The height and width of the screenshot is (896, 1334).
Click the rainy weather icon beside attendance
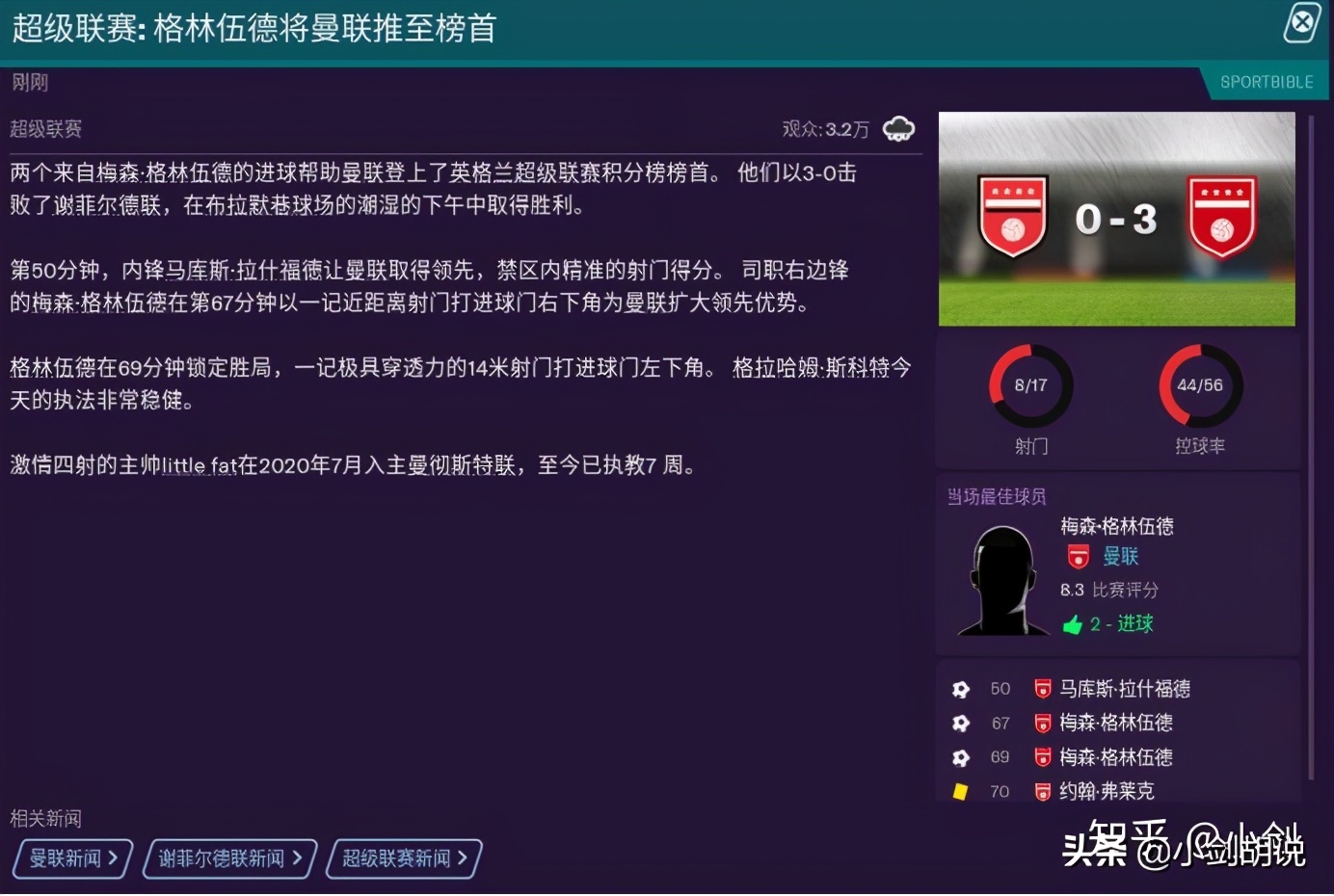click(x=899, y=126)
